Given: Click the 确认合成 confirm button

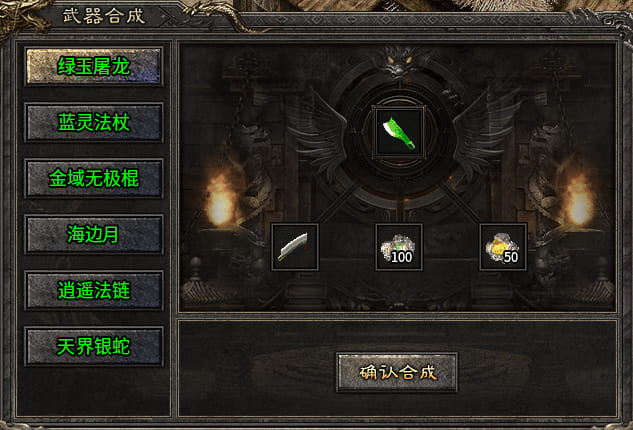Looking at the screenshot, I should pos(397,372).
